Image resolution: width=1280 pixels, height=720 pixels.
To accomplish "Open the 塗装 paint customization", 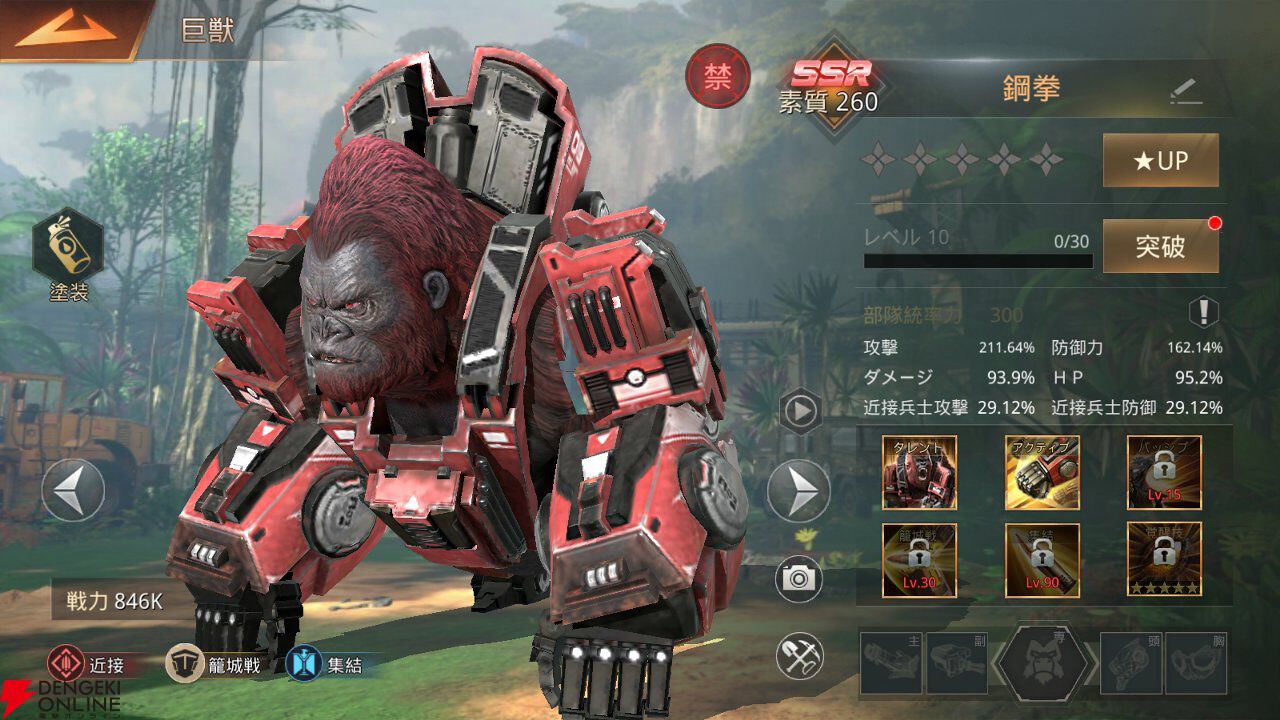I will [68, 249].
